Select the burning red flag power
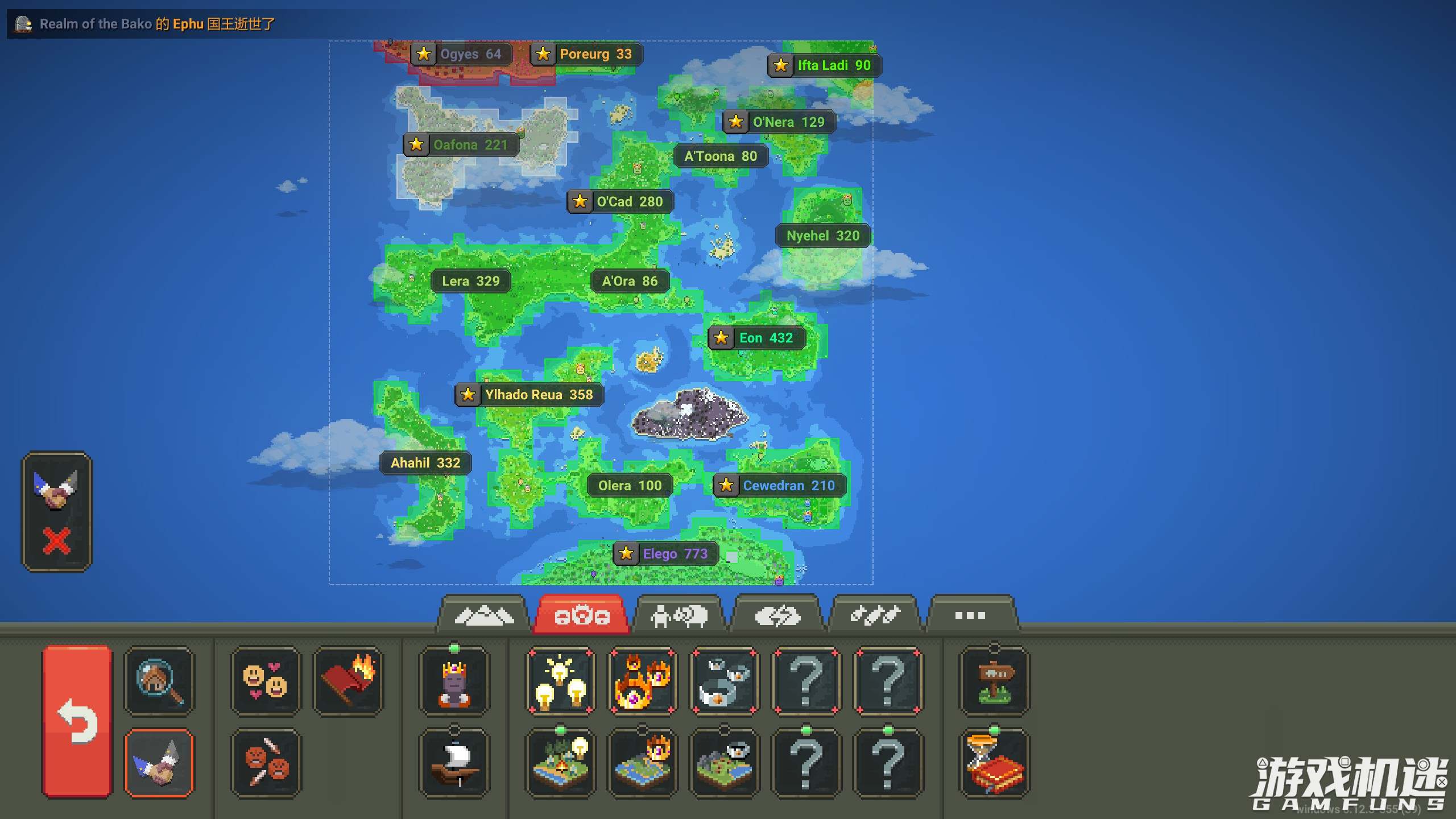1456x819 pixels. [x=348, y=681]
